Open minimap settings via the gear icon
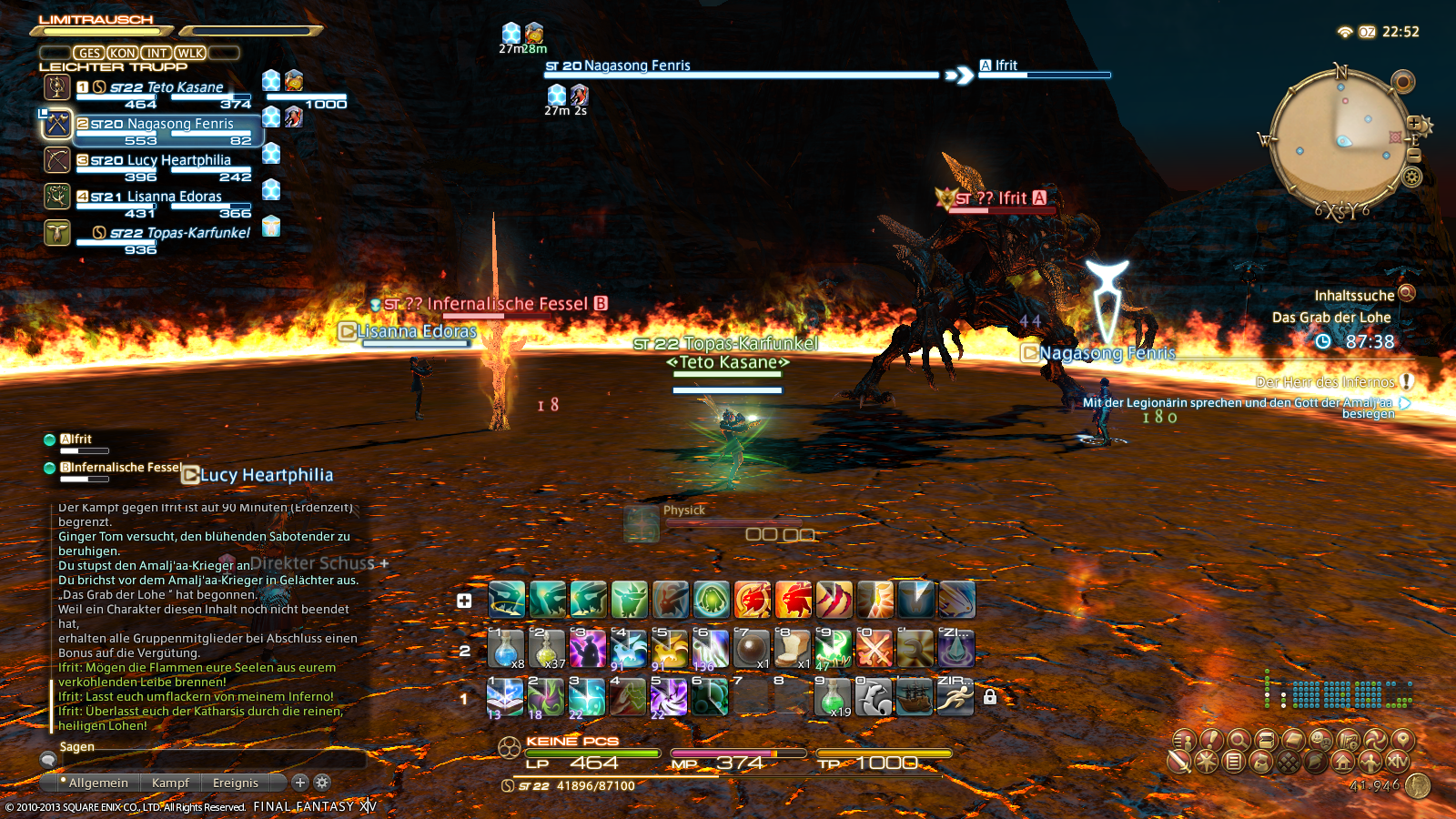The image size is (1456, 819). [1411, 177]
